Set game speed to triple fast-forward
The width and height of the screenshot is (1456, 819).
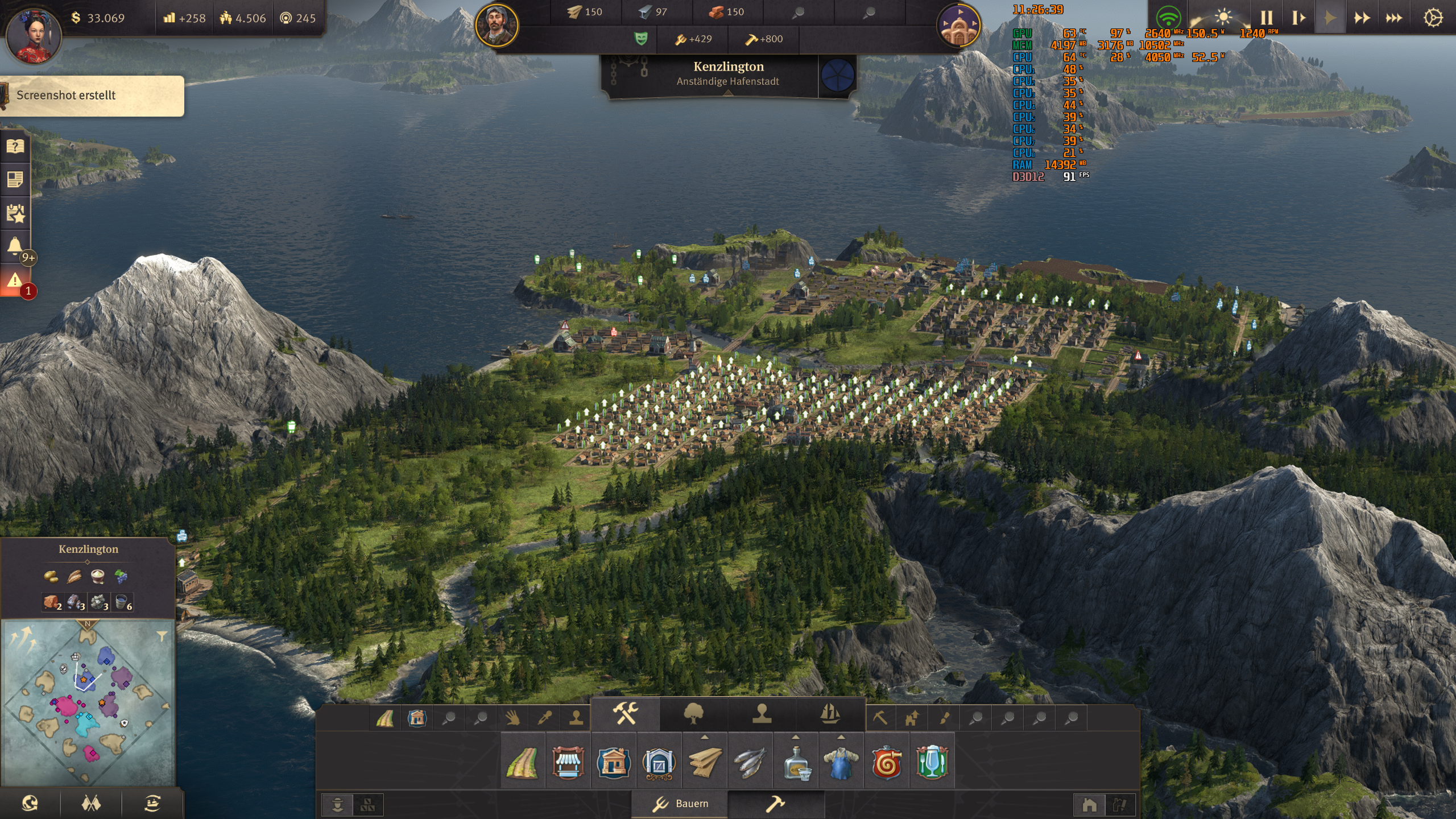(x=1393, y=18)
